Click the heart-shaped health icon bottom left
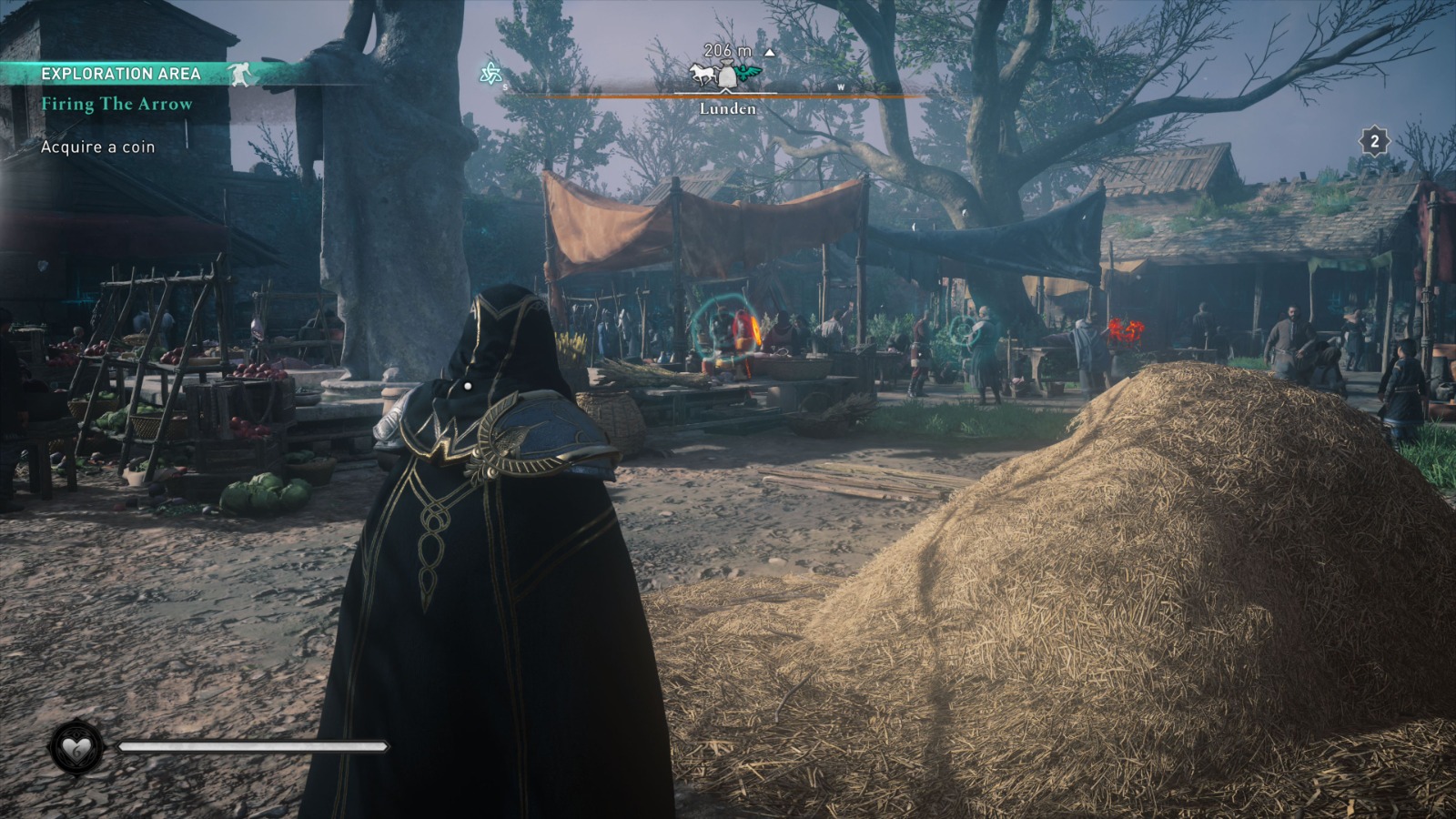Image resolution: width=1456 pixels, height=819 pixels. coord(76,747)
